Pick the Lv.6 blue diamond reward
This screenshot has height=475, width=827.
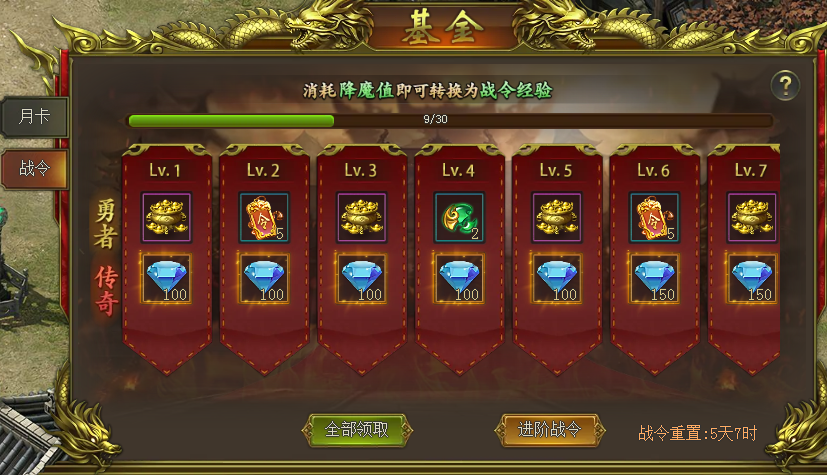point(654,279)
